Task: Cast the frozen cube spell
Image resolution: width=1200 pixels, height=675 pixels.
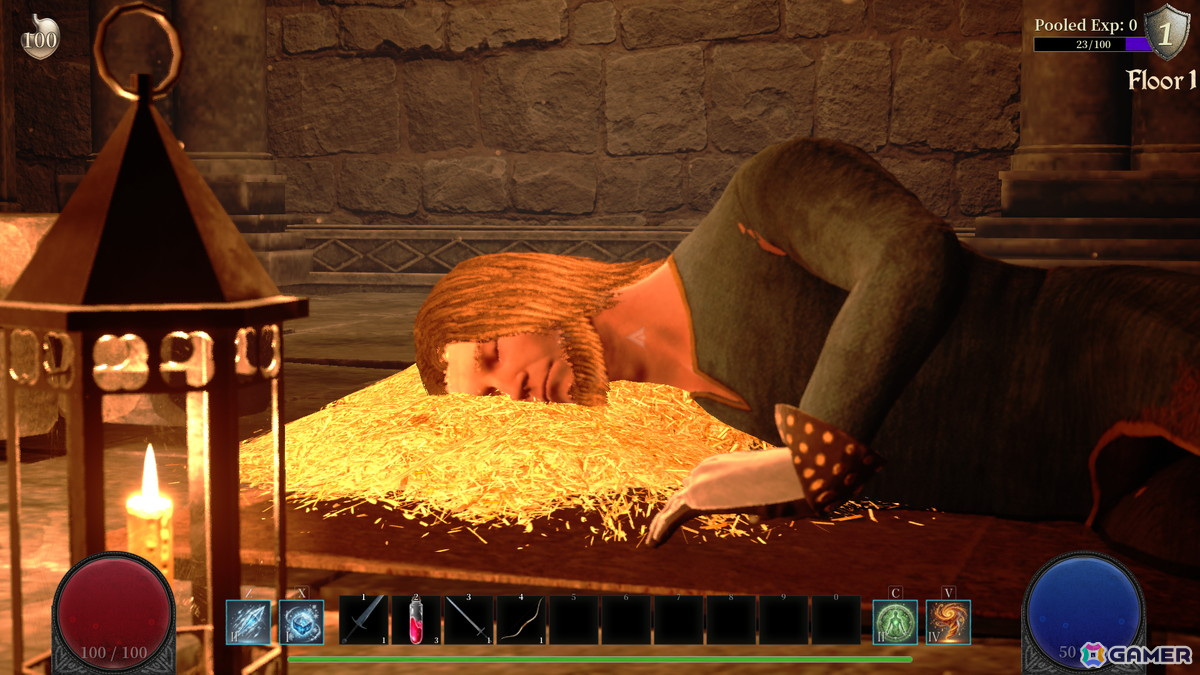Action: pos(301,622)
